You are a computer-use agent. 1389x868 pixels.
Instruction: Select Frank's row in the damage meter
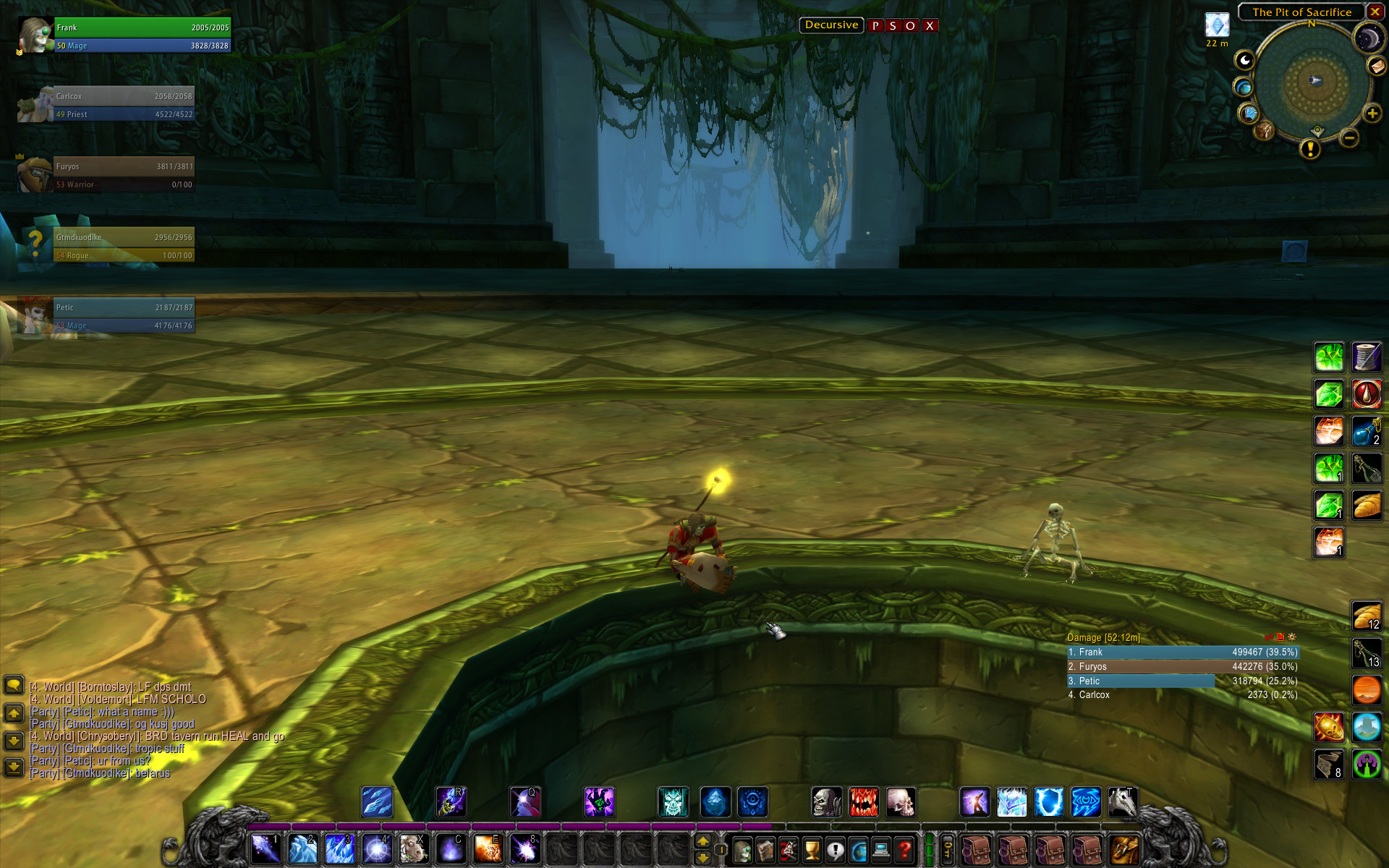coord(1183,652)
